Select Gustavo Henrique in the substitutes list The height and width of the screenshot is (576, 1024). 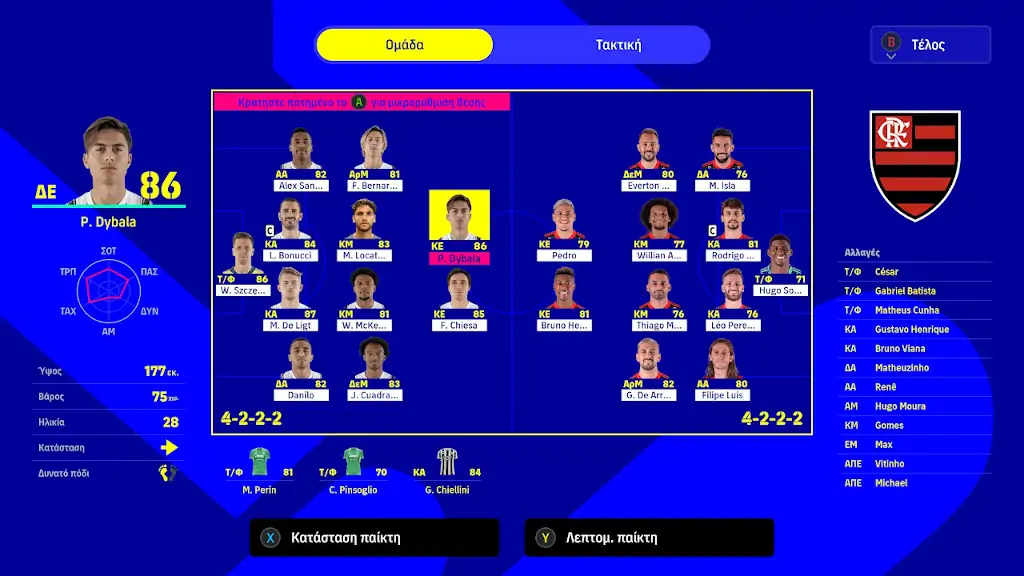tap(911, 330)
